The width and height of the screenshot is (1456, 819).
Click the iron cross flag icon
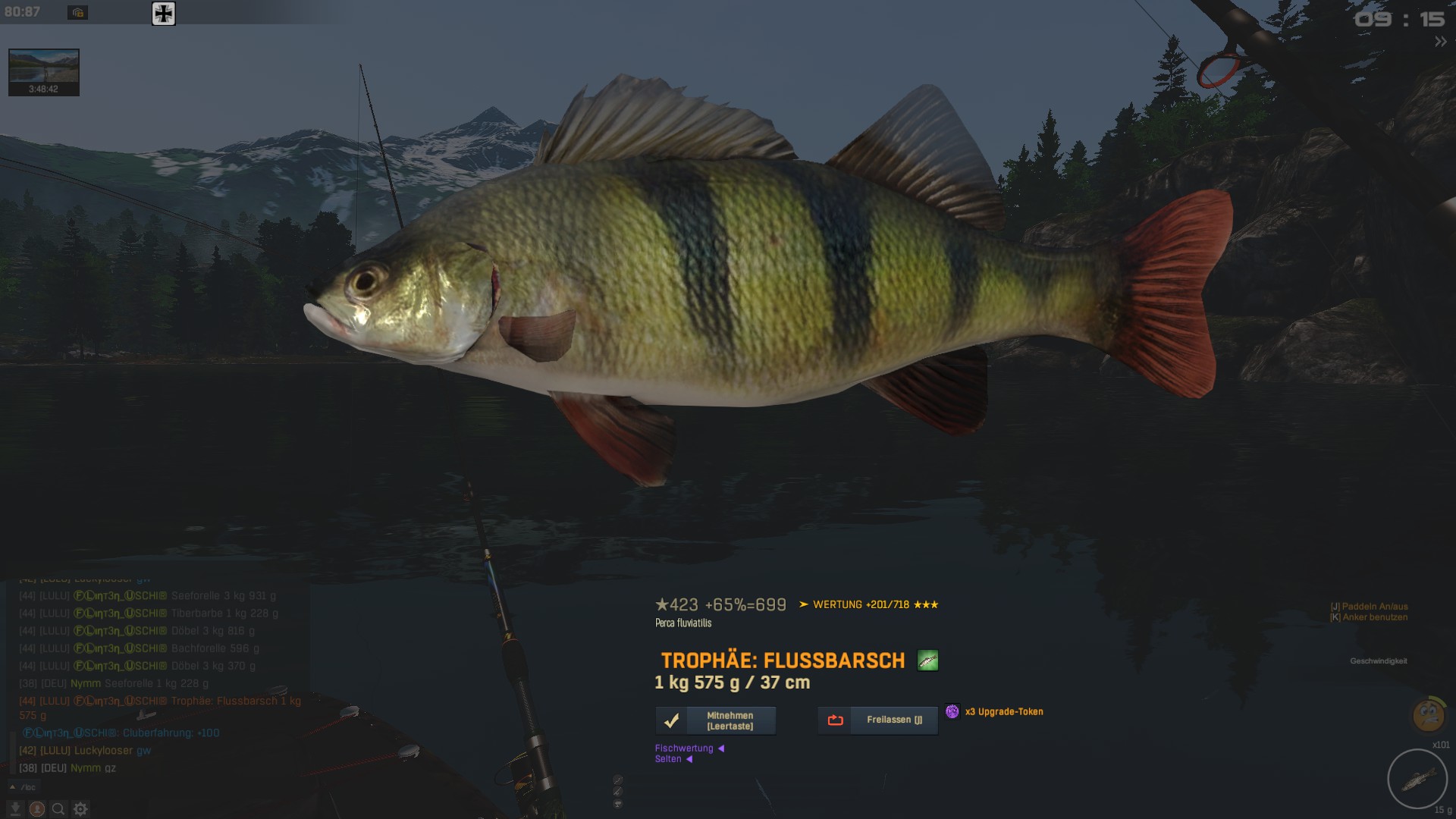coord(164,14)
